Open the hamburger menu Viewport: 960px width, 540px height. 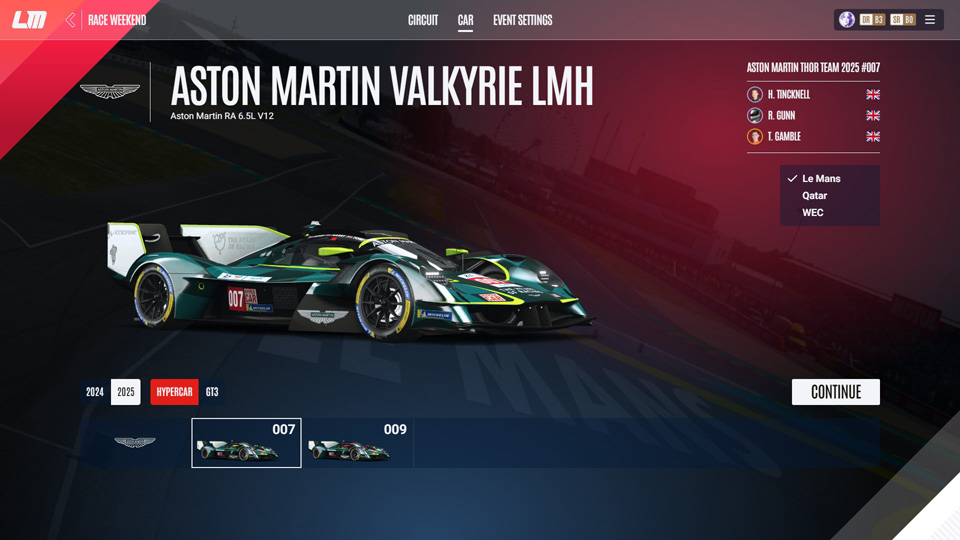pos(930,20)
